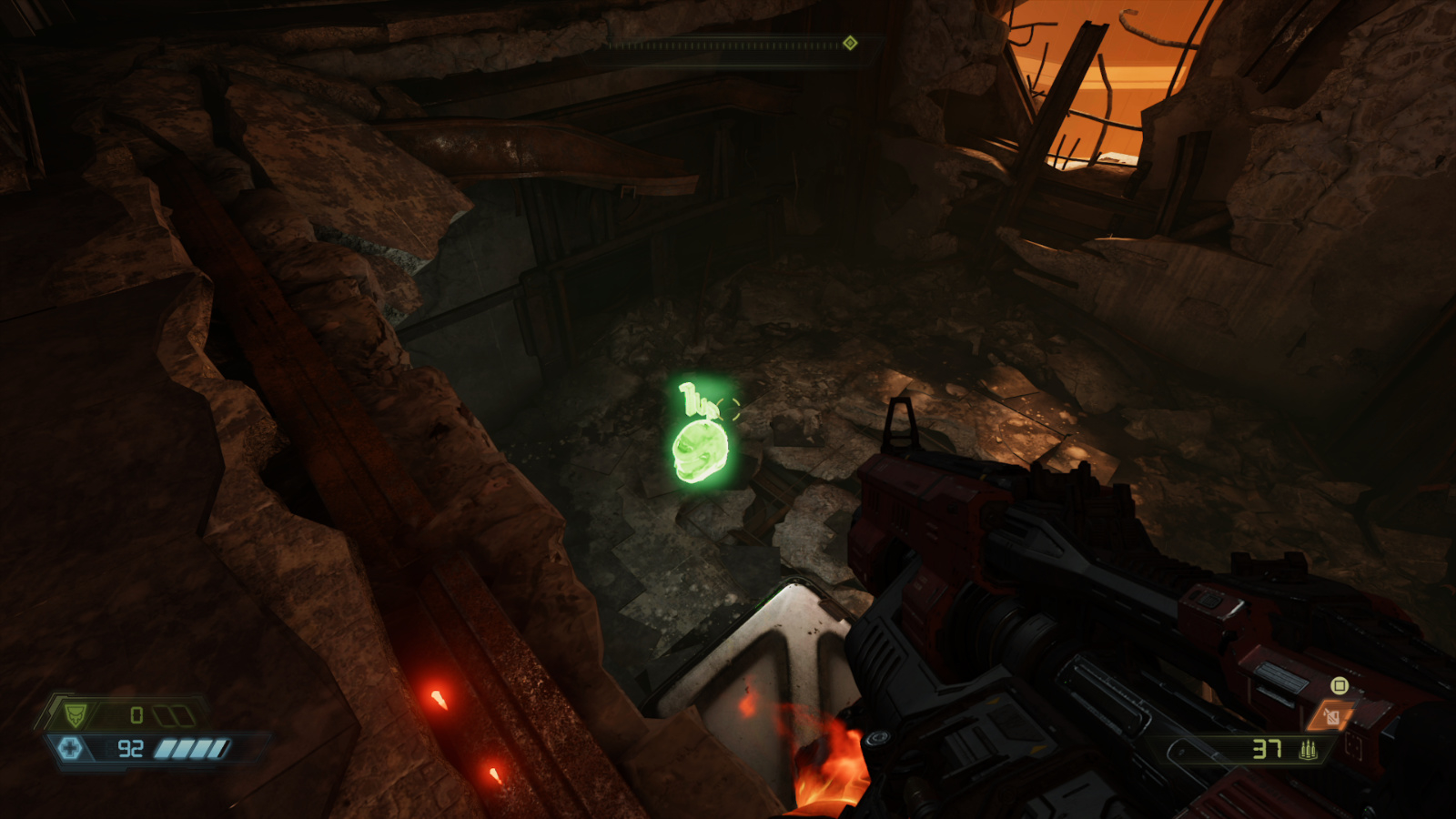The height and width of the screenshot is (819, 1456).
Task: Click the crossed-out flame belch canister icon
Action: click(x=1331, y=716)
